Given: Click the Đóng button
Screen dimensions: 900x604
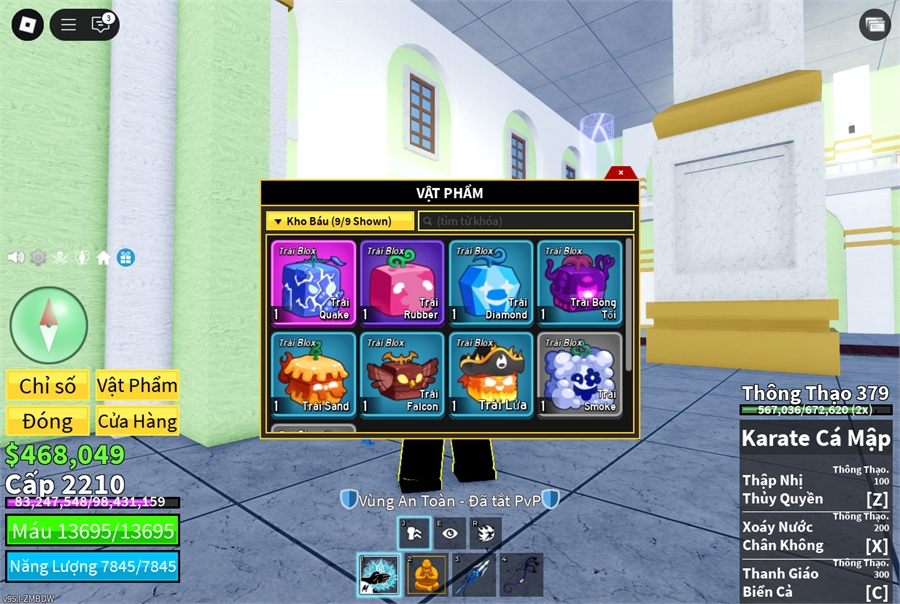Looking at the screenshot, I should point(47,421).
